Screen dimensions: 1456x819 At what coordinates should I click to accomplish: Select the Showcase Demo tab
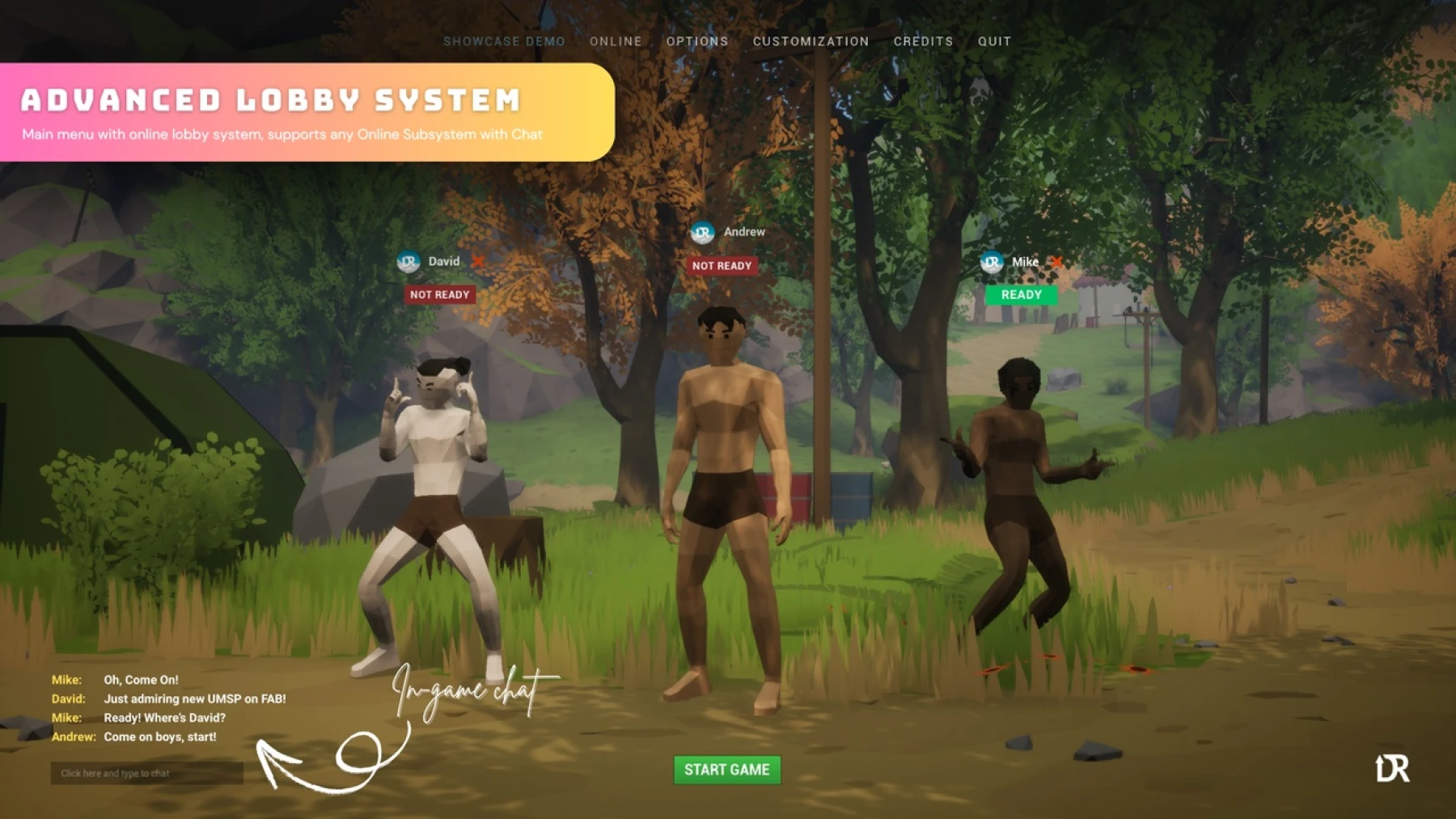(505, 41)
